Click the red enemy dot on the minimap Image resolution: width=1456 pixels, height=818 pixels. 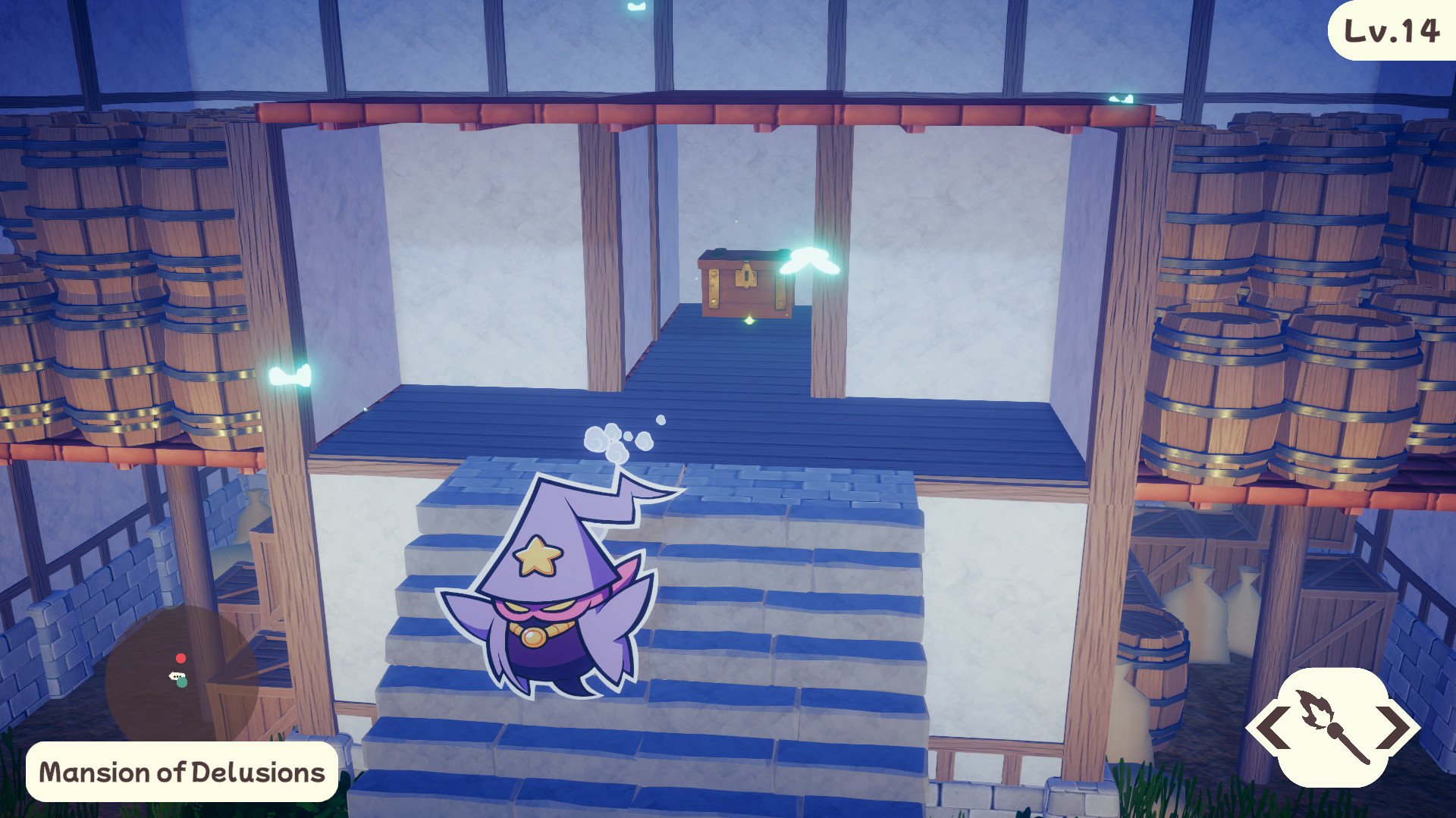pos(180,658)
